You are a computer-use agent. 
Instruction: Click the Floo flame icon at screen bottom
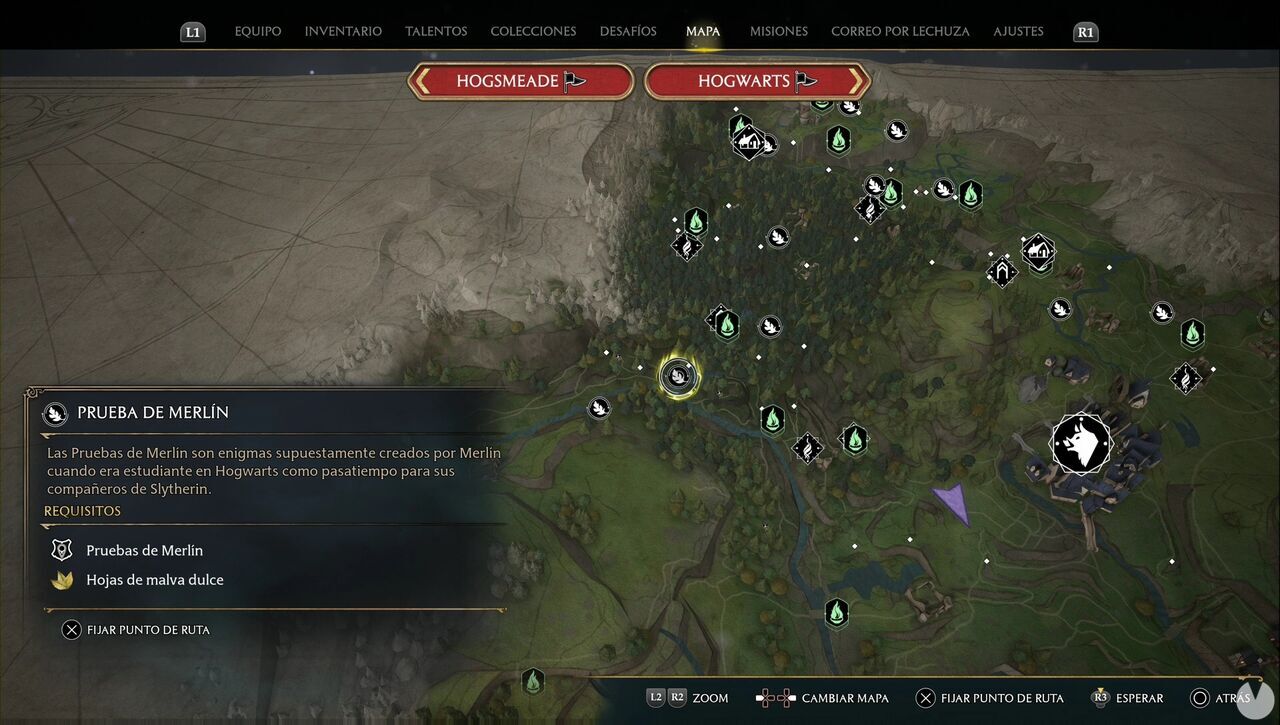pos(533,681)
